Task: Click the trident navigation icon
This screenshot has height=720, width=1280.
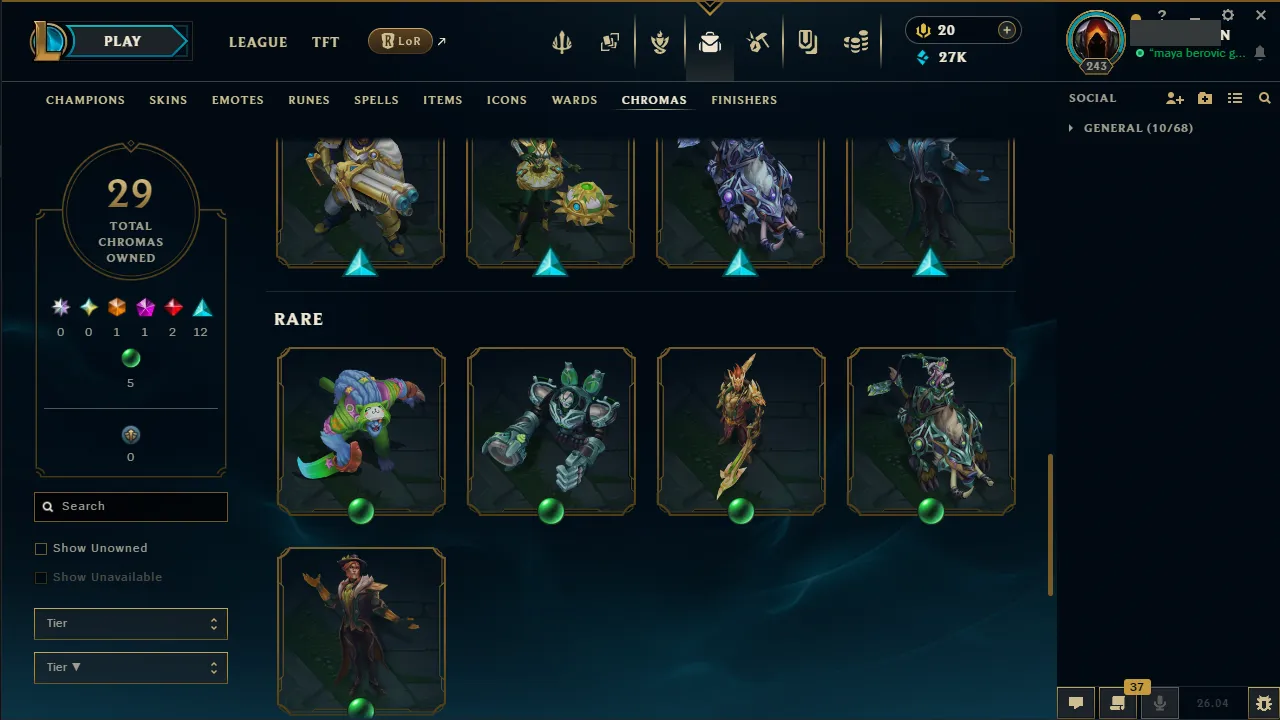Action: [562, 41]
